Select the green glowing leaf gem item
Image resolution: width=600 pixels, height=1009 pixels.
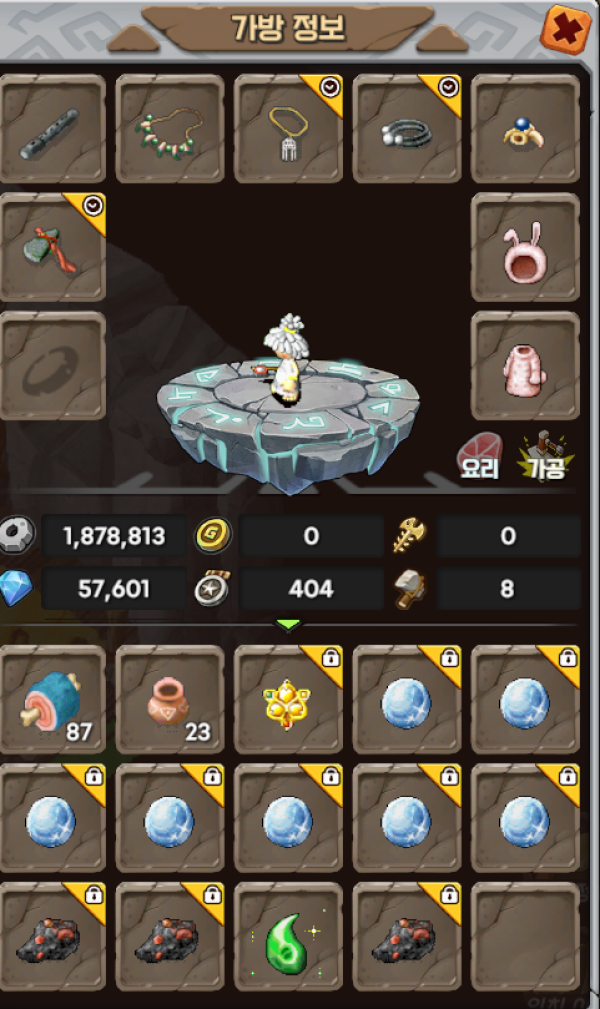[x=289, y=936]
